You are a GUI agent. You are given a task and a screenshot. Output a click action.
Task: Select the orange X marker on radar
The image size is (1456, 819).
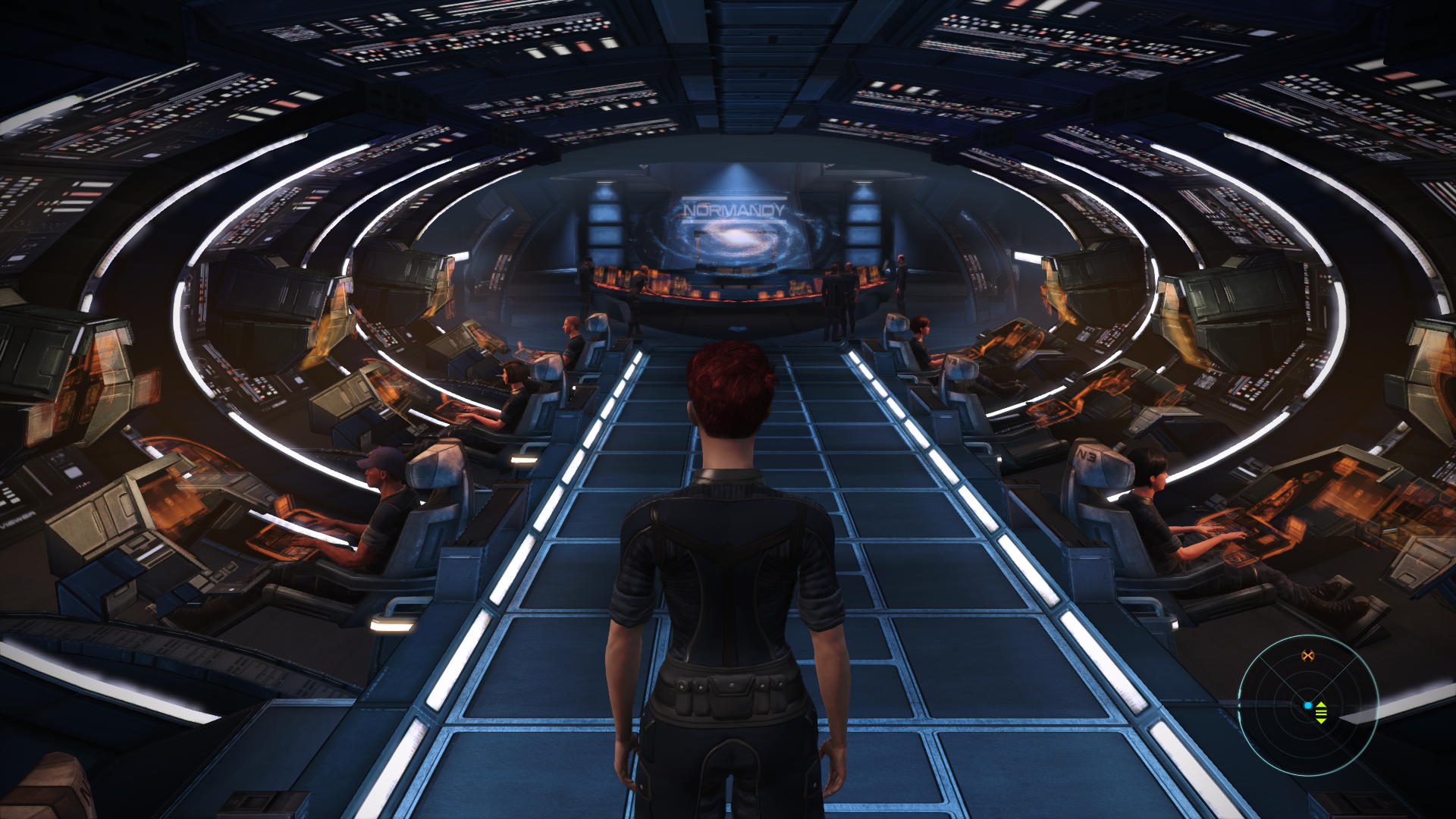[1307, 656]
